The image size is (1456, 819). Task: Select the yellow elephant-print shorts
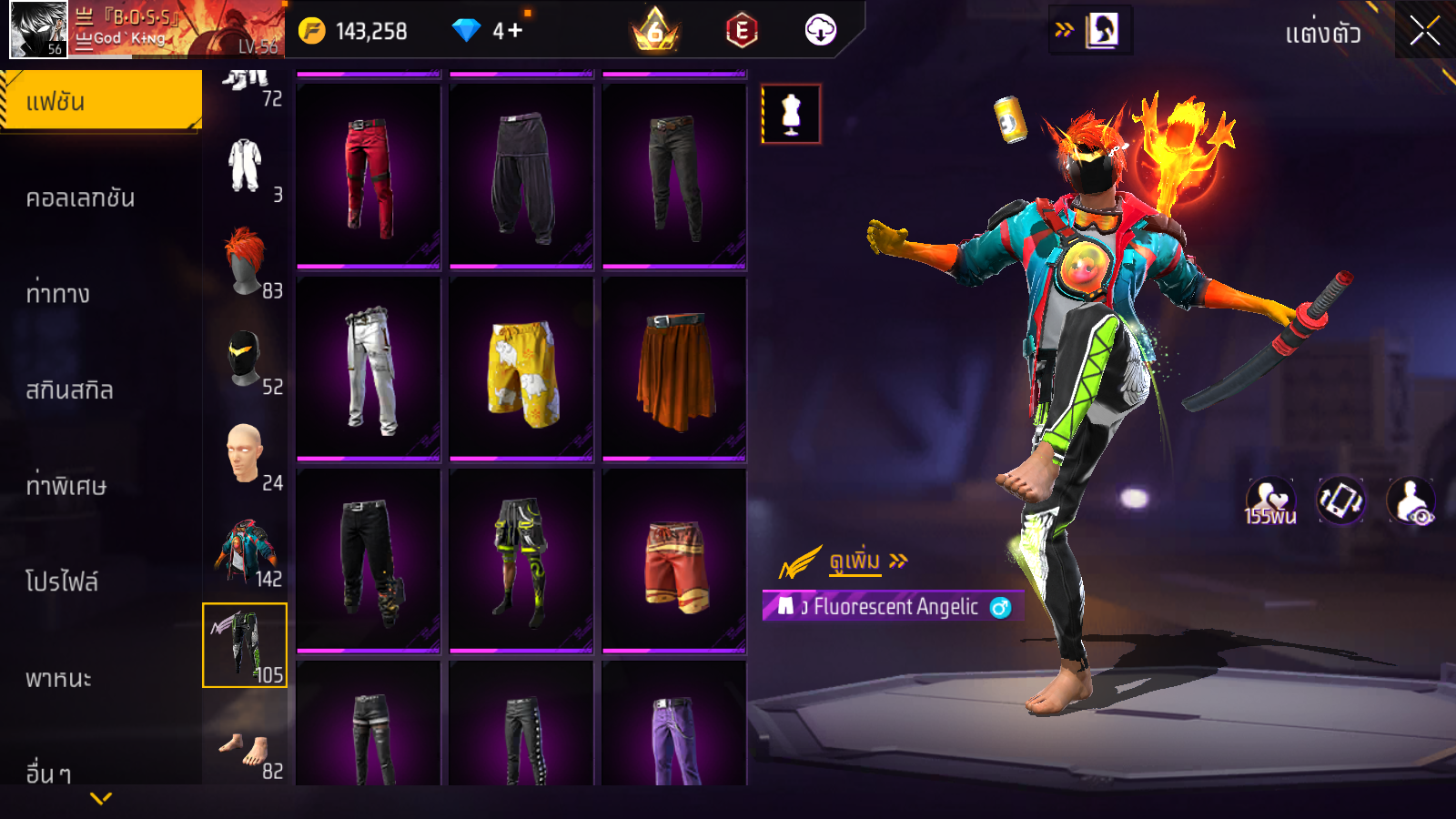[x=521, y=369]
